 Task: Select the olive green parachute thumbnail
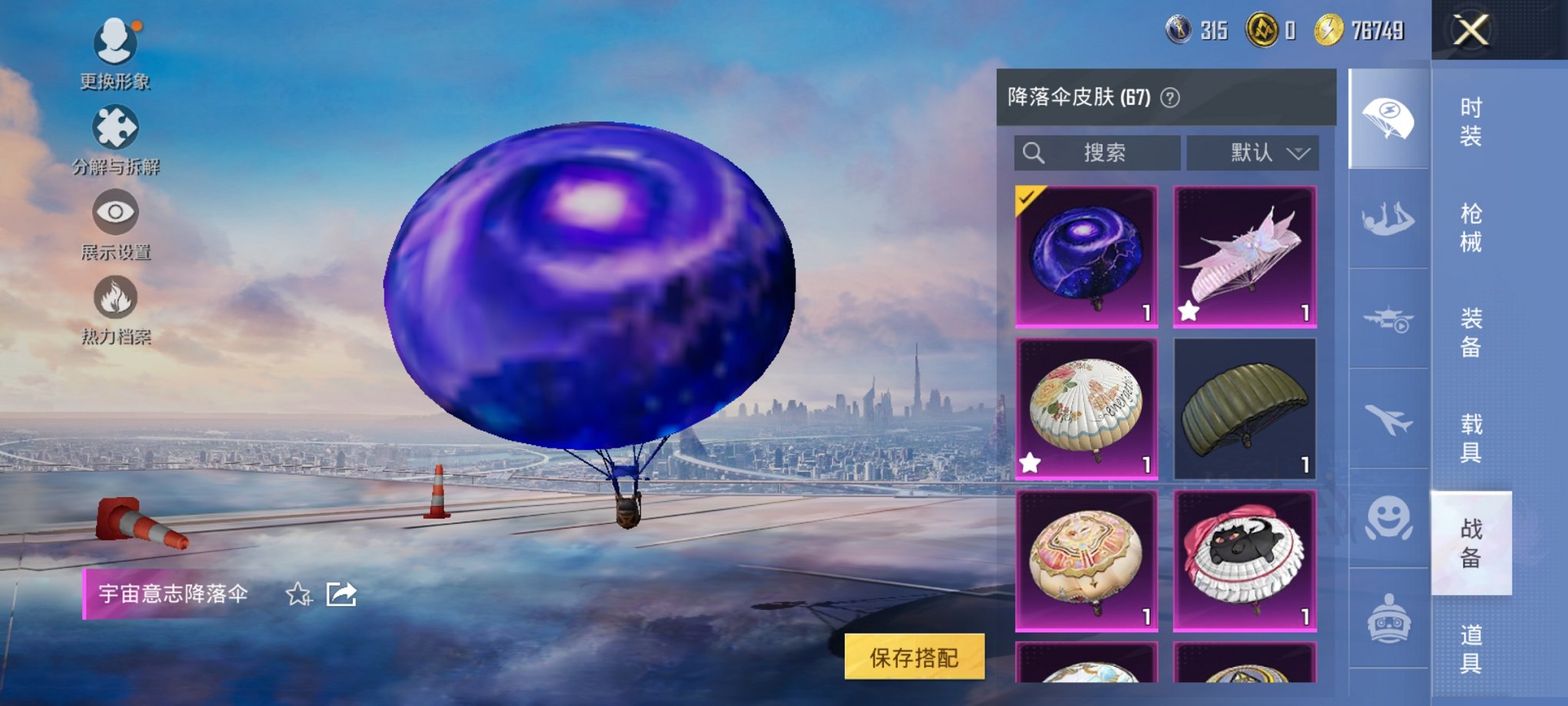pyautogui.click(x=1245, y=406)
